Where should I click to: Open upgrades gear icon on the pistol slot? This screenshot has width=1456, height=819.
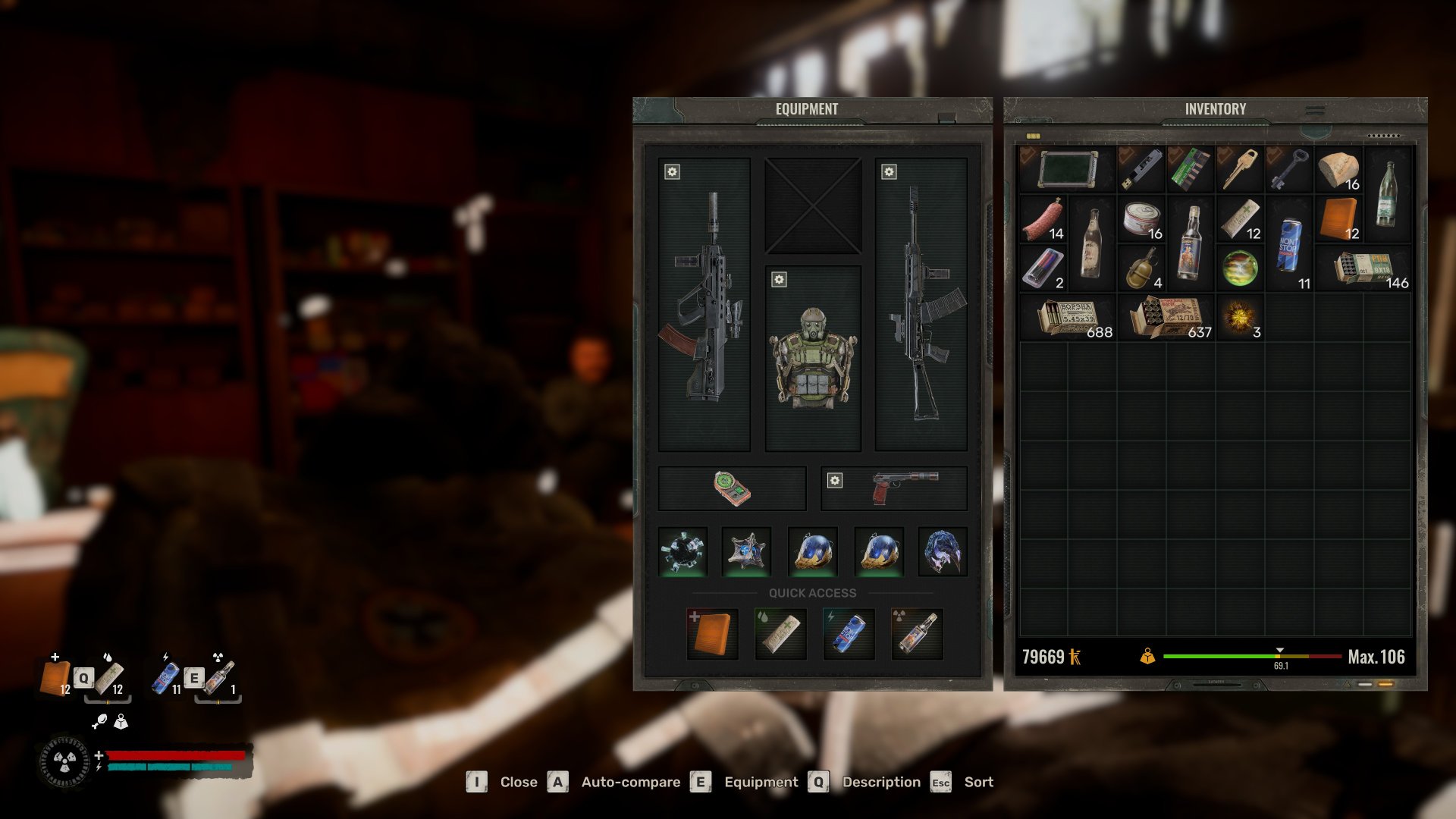[x=835, y=480]
